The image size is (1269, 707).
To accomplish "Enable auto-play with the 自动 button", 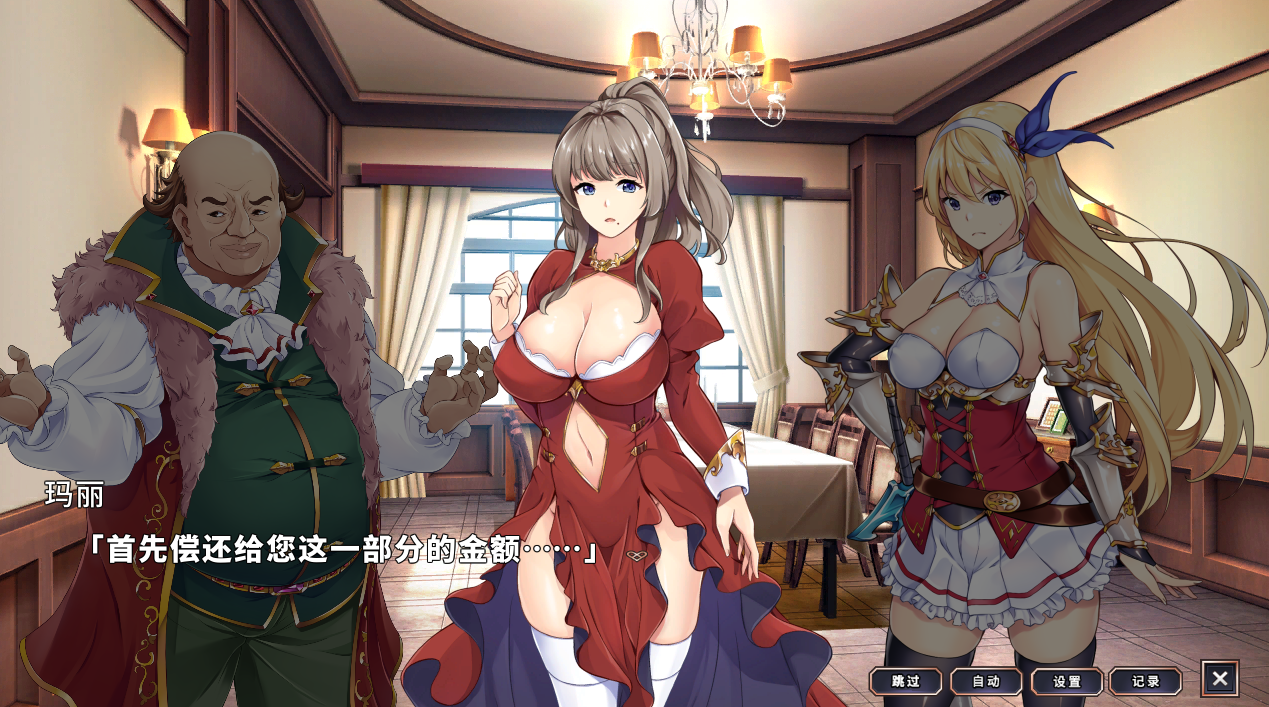I will [x=986, y=681].
